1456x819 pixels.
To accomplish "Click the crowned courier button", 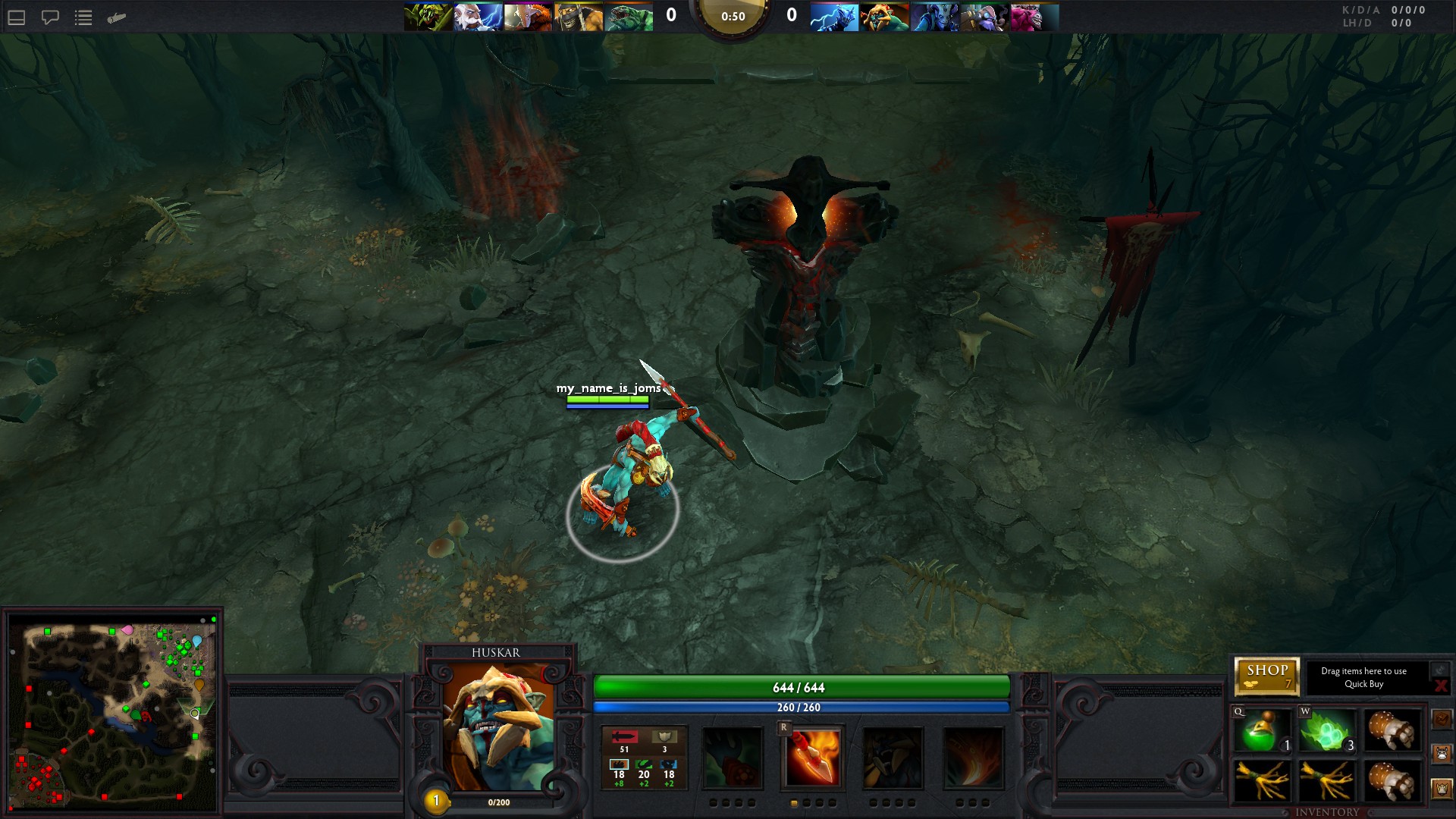I will (1442, 789).
